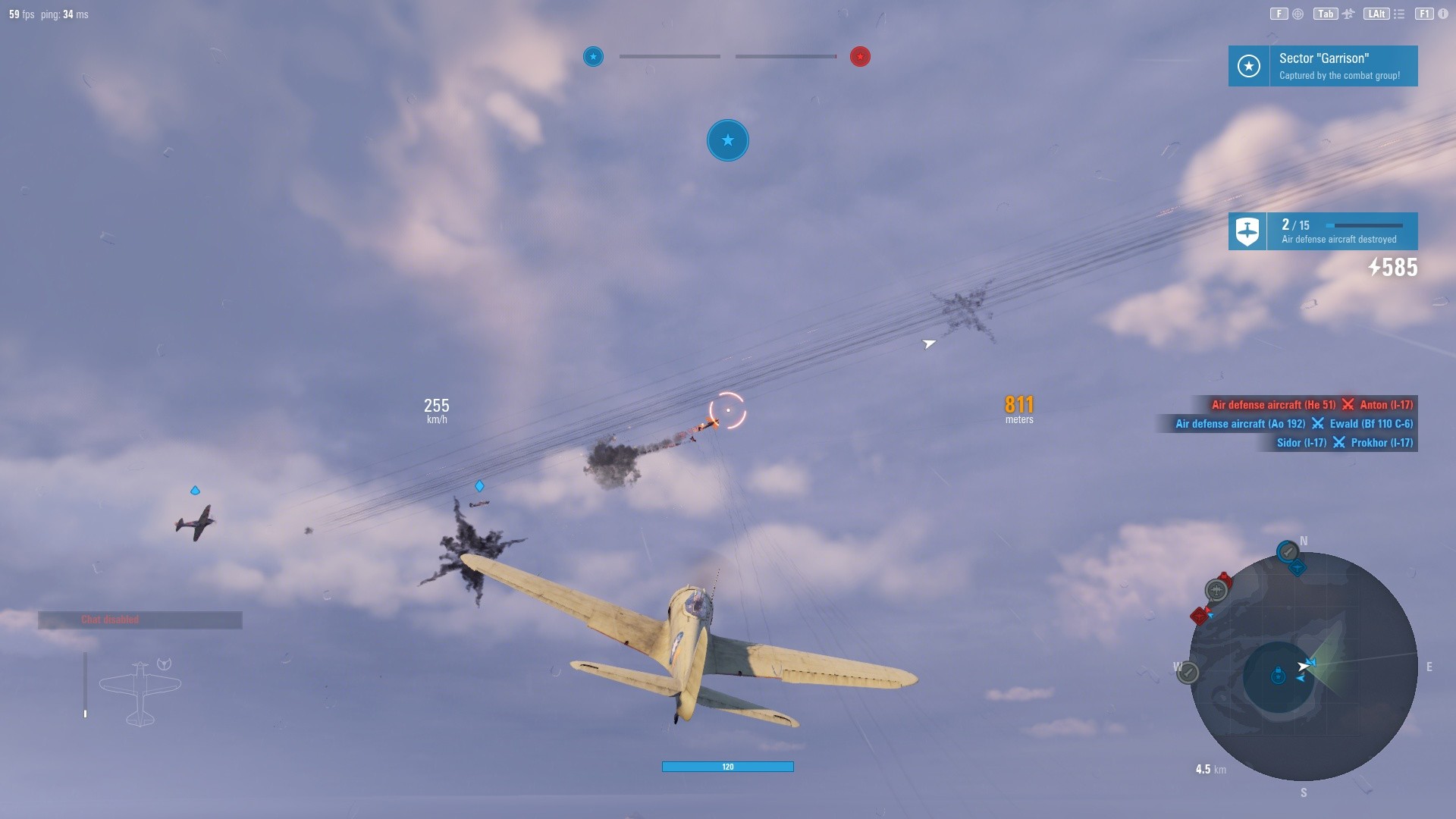Click the info icon beside F1 hotkey
This screenshot has width=1456, height=819.
coord(1442,13)
